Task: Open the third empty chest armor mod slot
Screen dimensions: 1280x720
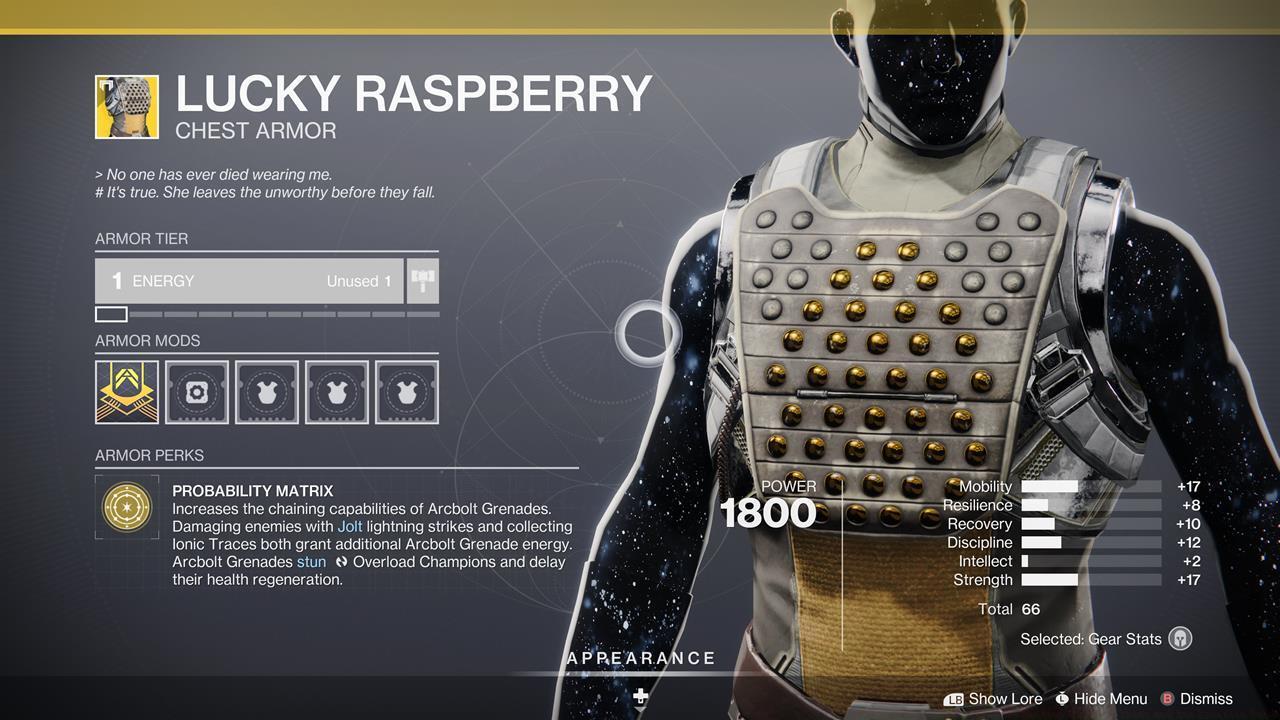Action: click(266, 392)
